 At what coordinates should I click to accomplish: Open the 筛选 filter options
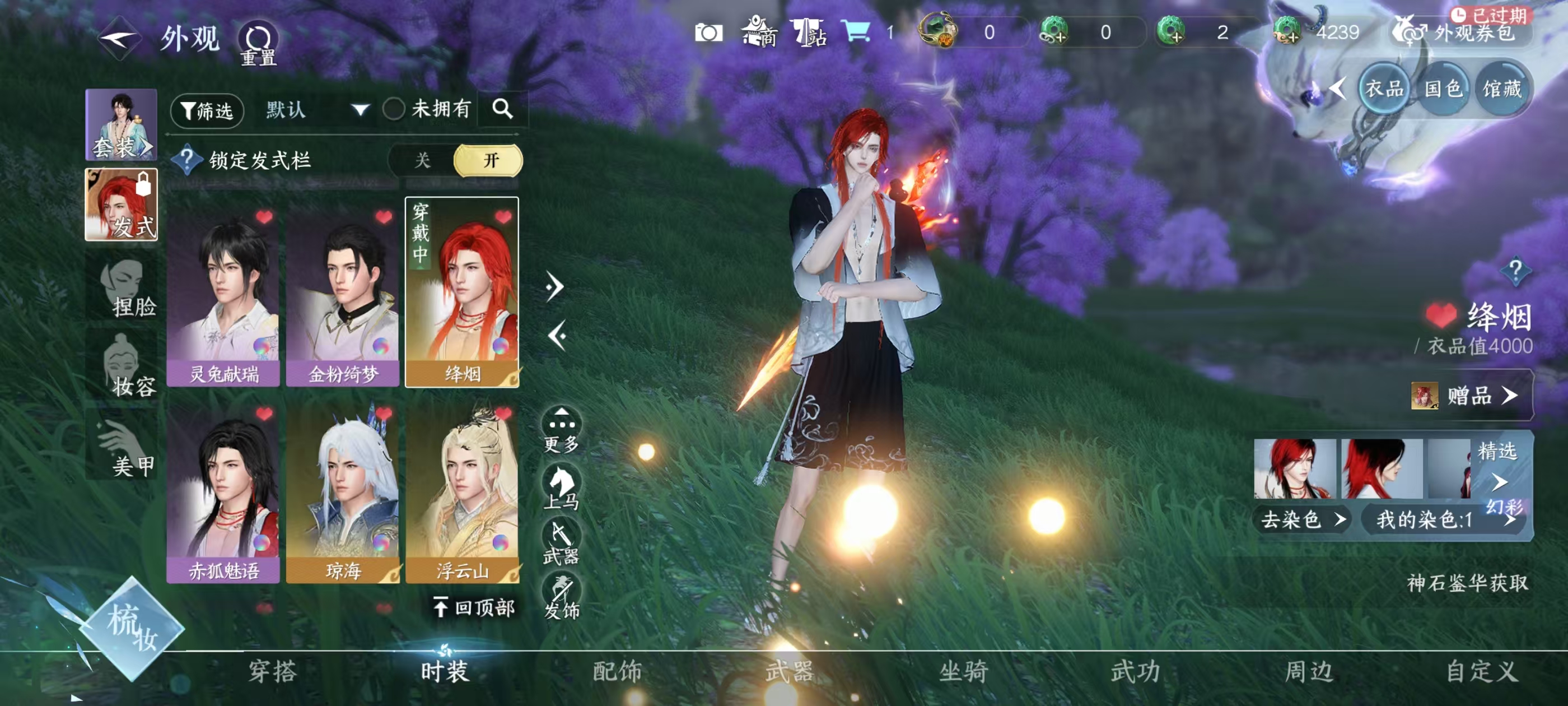(x=207, y=110)
